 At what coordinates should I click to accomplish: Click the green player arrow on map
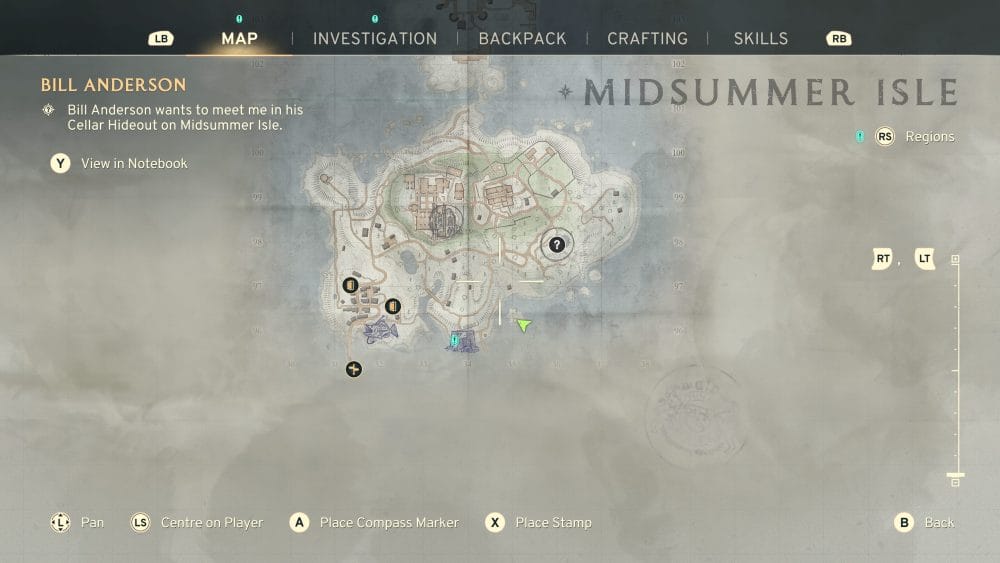click(x=523, y=324)
